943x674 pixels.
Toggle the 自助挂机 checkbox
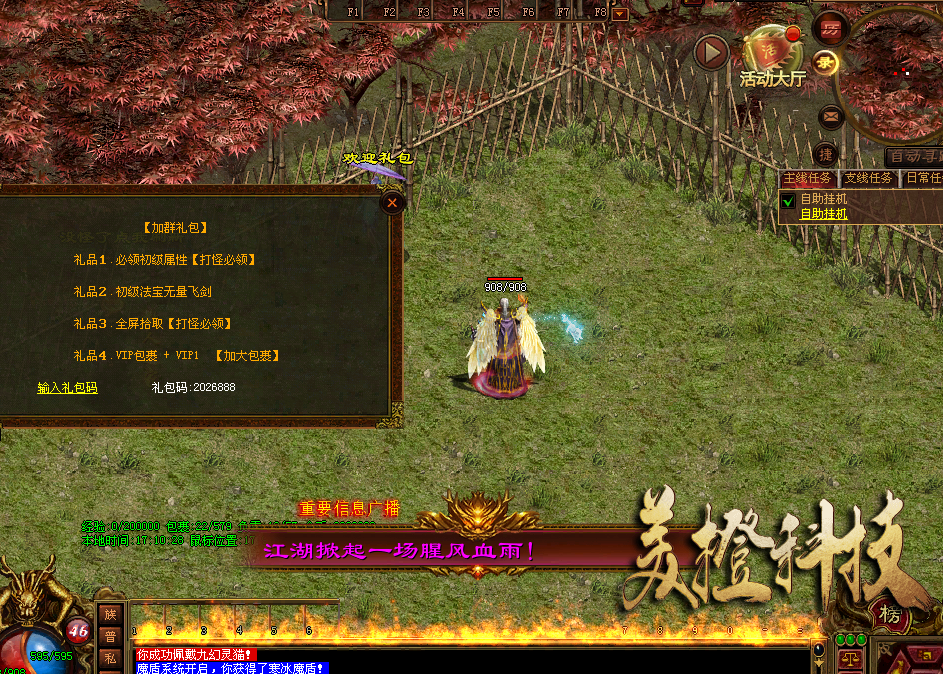click(x=787, y=202)
